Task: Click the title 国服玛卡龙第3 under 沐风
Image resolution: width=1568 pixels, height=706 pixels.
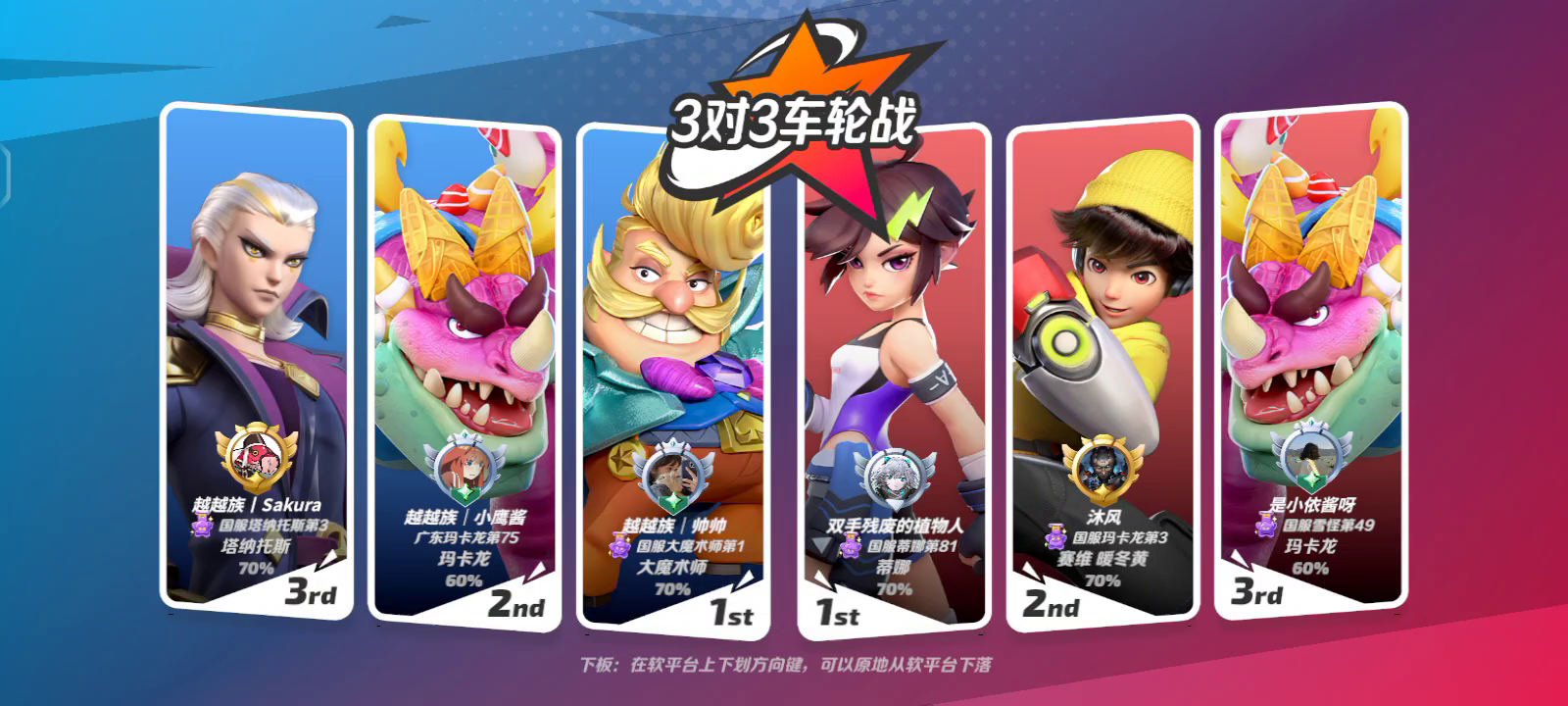Action: [1119, 537]
